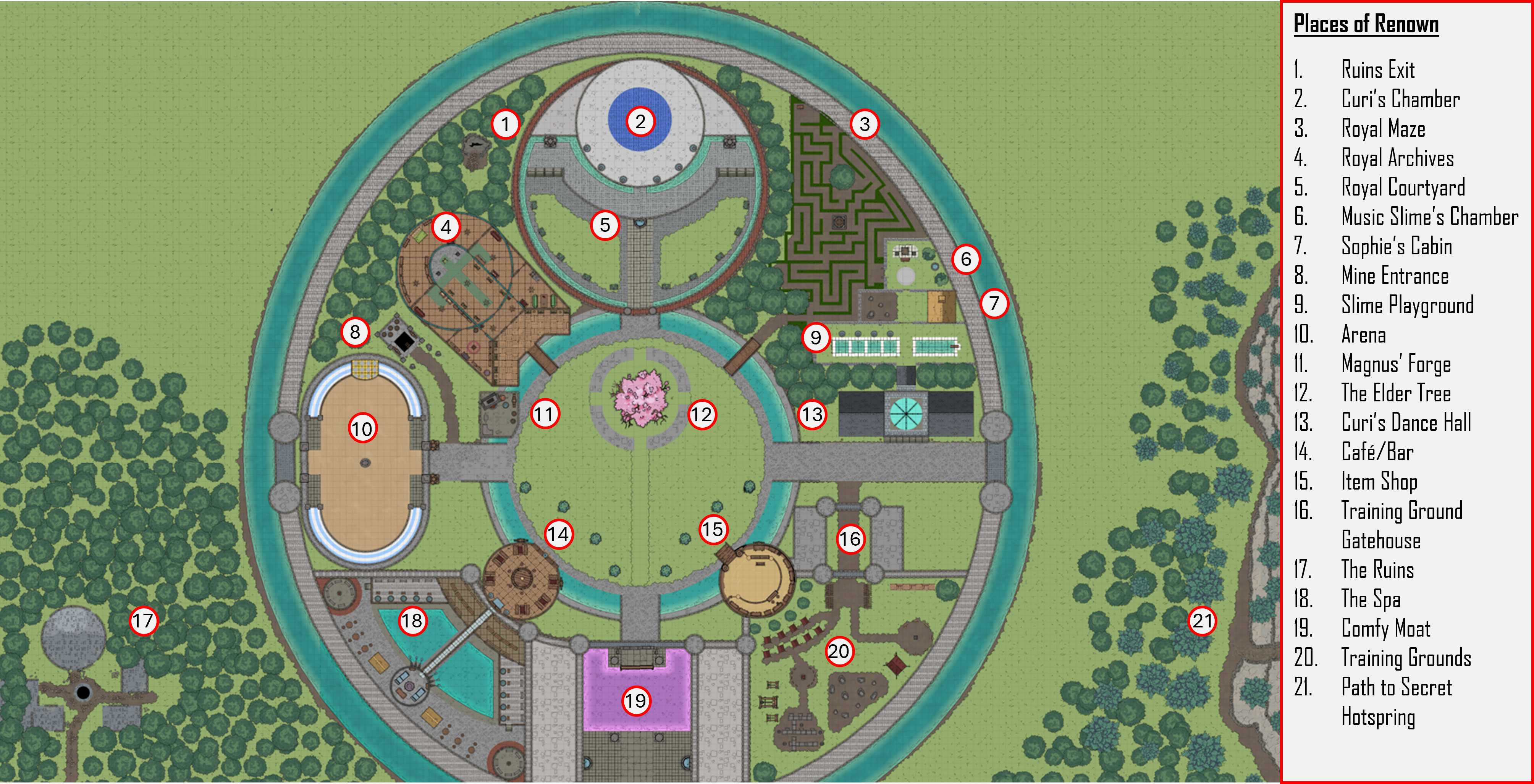Image resolution: width=1534 pixels, height=784 pixels.
Task: Click map marker 18 at the spa pool
Action: pyautogui.click(x=412, y=621)
